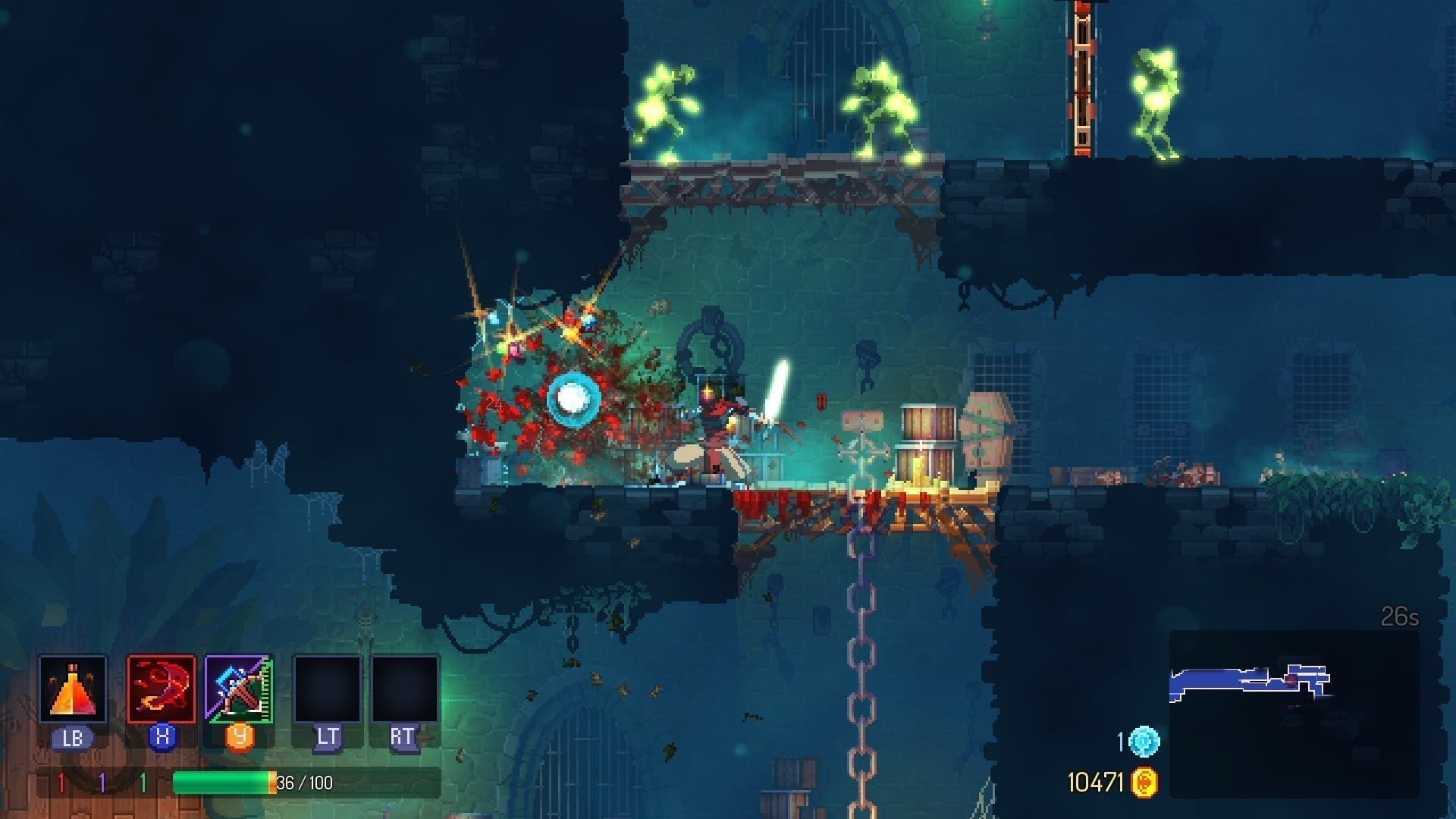Select the bow weapon slot
This screenshot has height=819, width=1456.
click(x=239, y=689)
